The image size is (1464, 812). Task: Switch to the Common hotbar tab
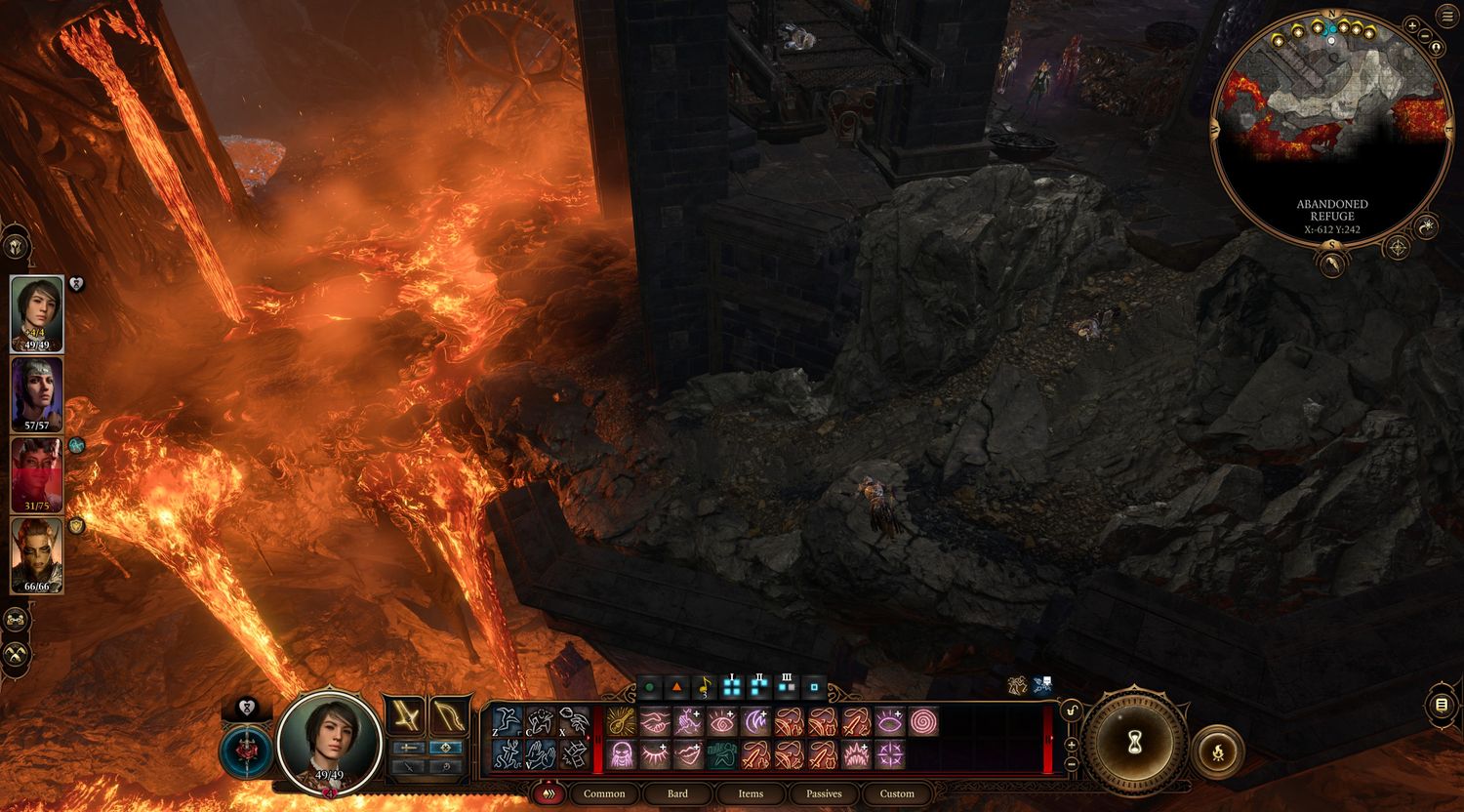point(604,793)
